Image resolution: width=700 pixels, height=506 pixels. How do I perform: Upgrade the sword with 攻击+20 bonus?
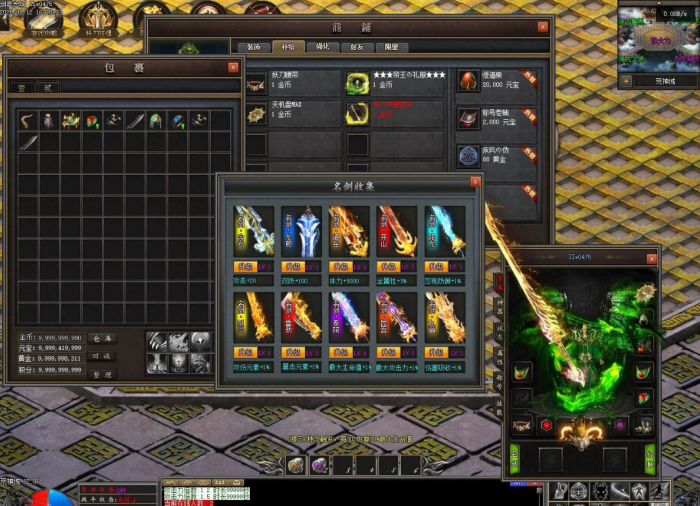click(x=245, y=268)
